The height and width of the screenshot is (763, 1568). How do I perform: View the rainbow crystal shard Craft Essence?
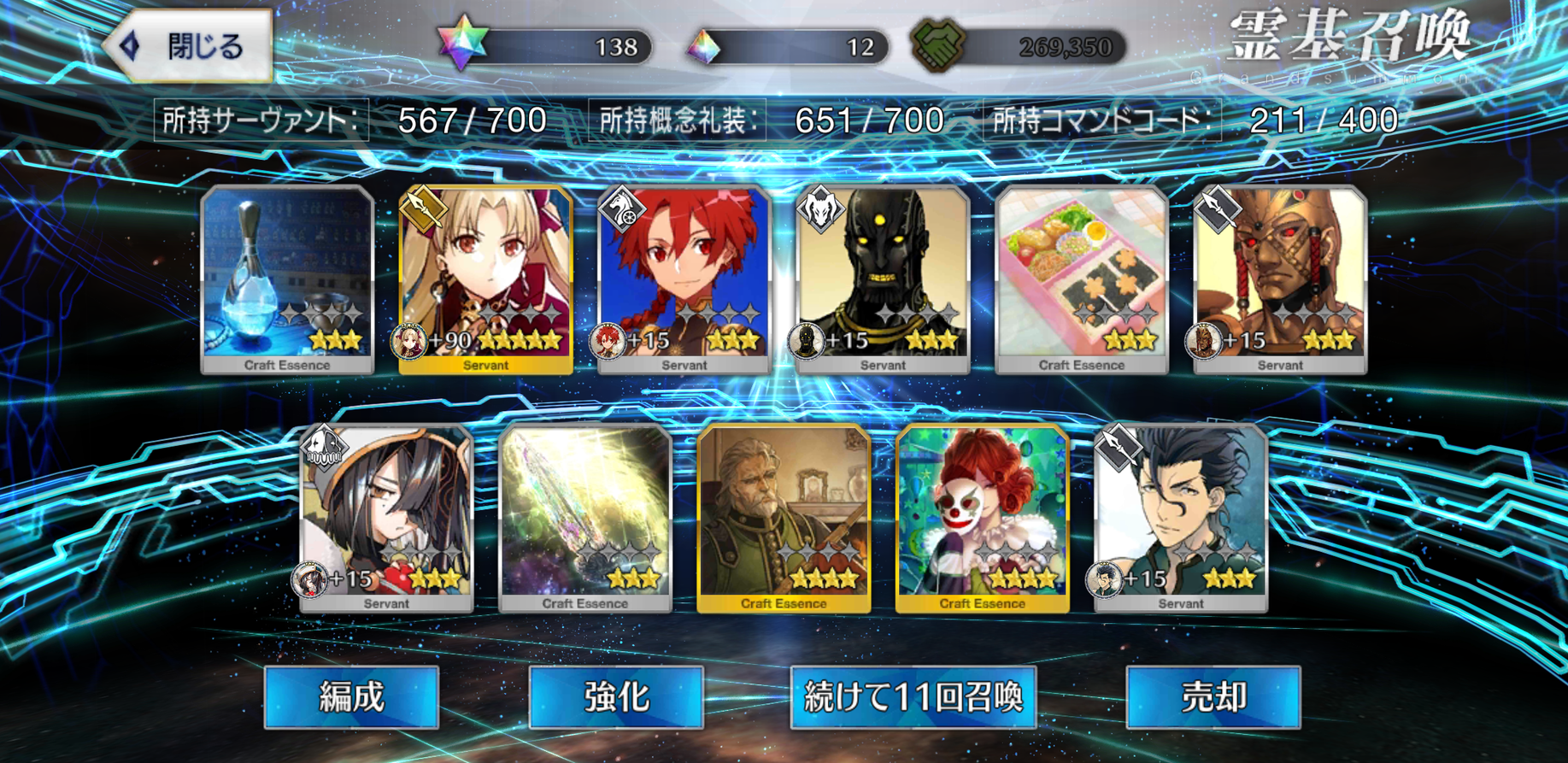click(x=585, y=518)
